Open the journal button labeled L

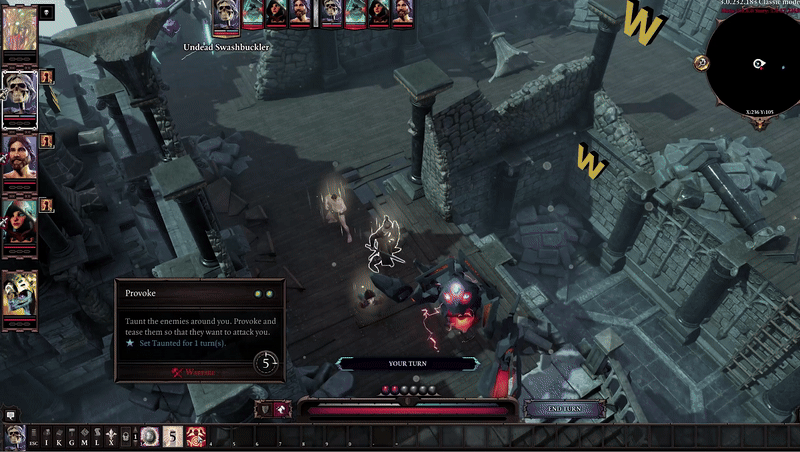click(x=96, y=438)
